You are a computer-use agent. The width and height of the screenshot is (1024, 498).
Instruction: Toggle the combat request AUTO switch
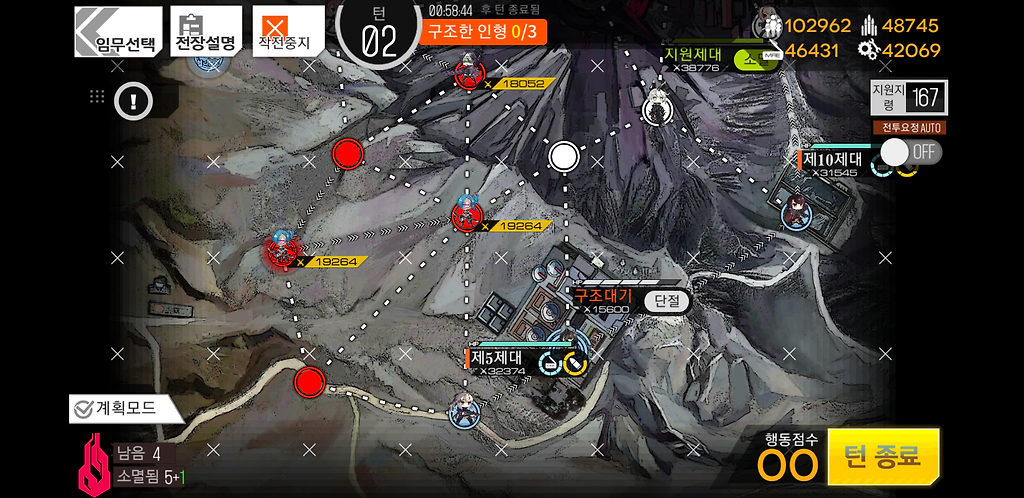(x=908, y=152)
